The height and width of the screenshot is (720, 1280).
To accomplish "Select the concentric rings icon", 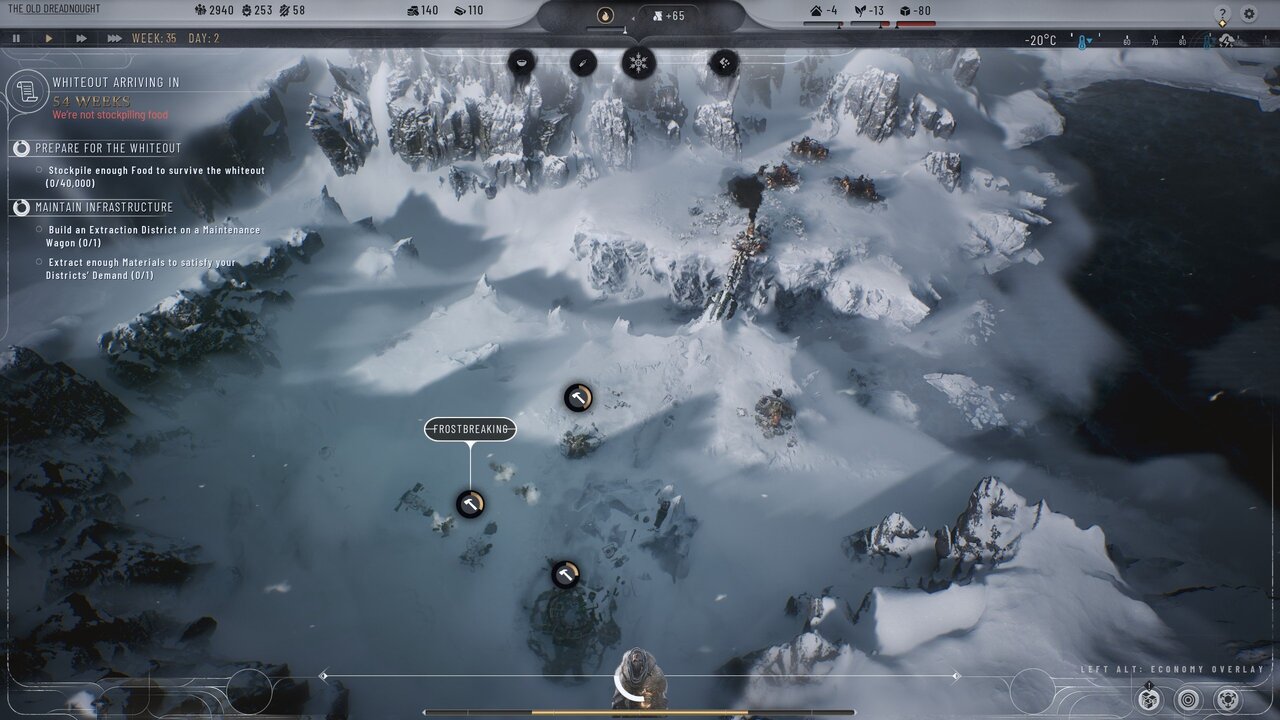I will 1188,699.
